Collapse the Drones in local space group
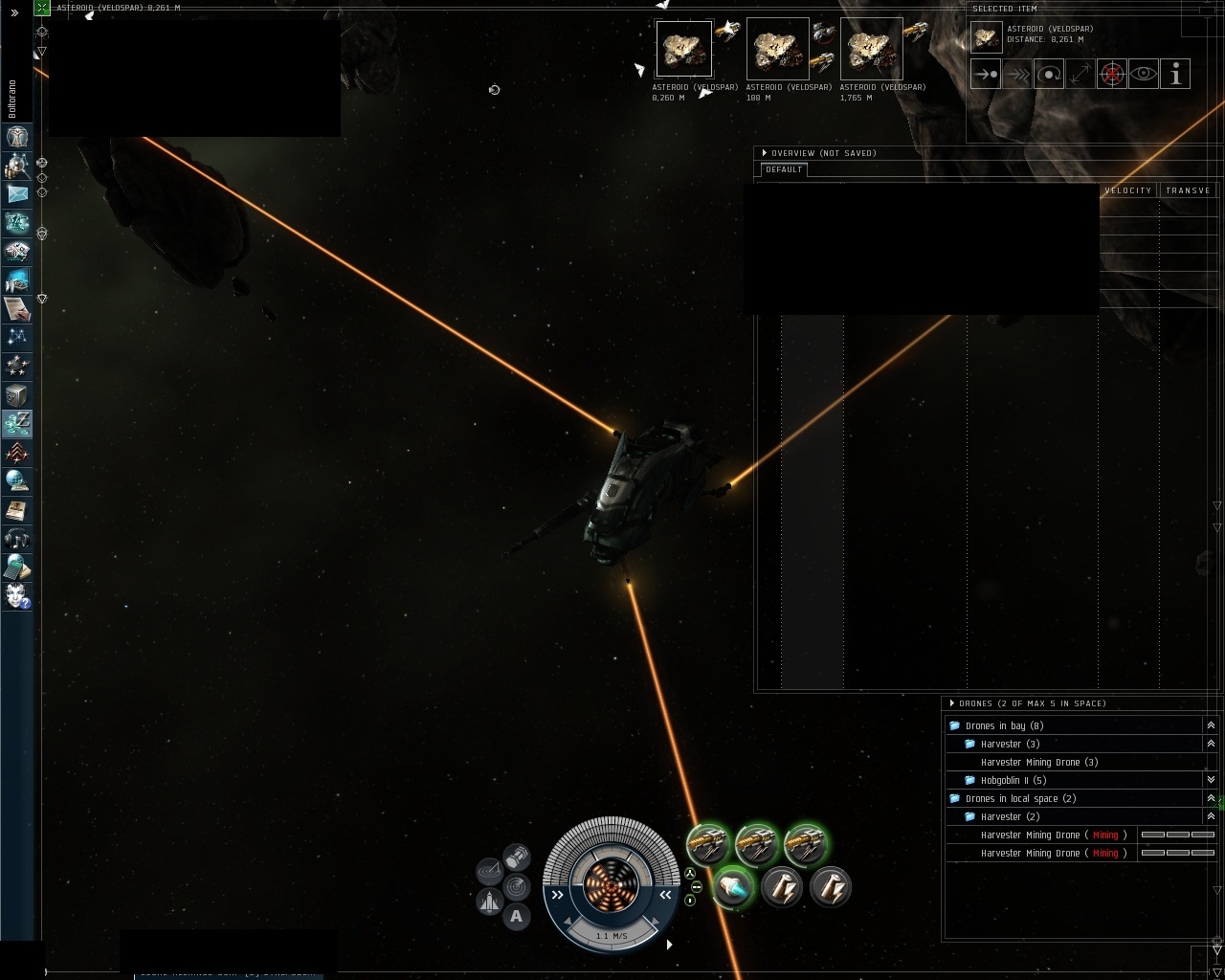Viewport: 1225px width, 980px height. pos(1211,798)
